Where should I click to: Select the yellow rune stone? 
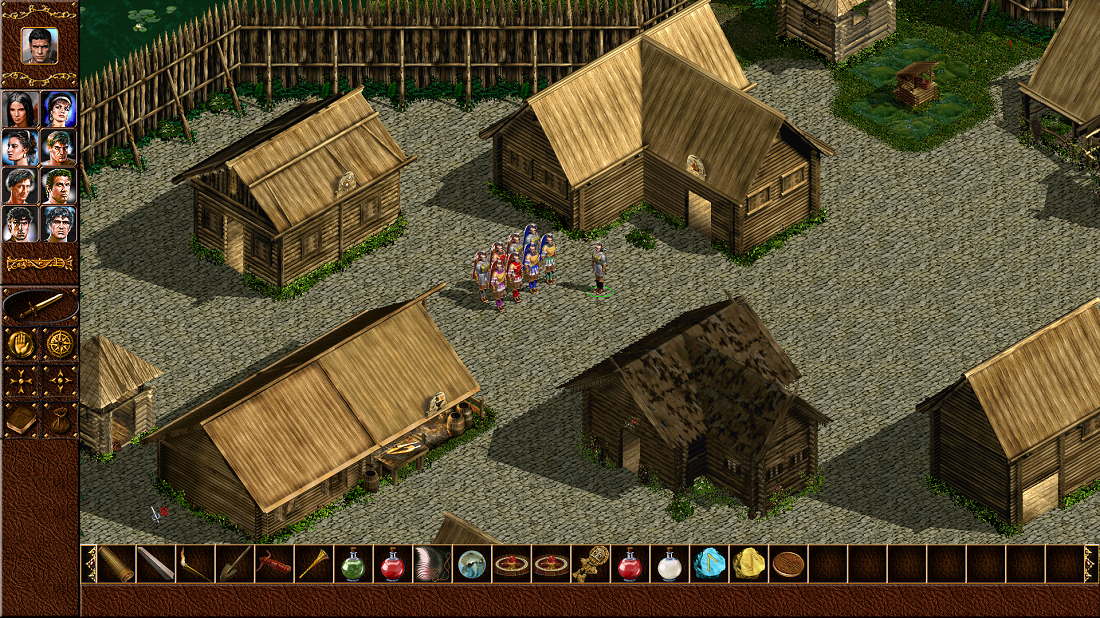point(748,564)
